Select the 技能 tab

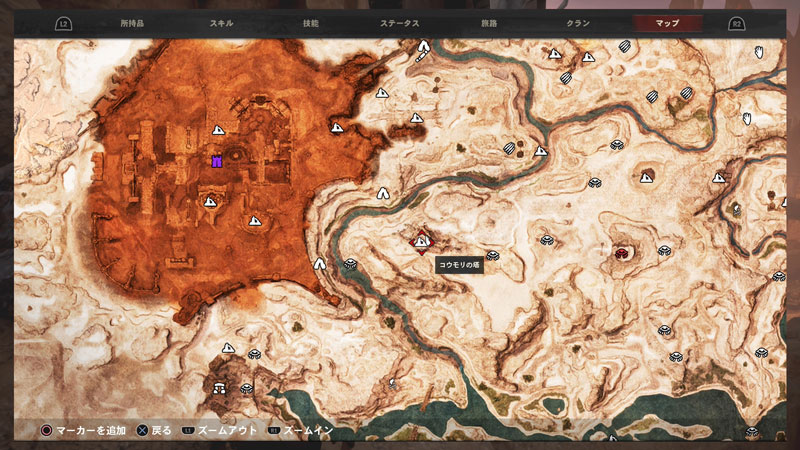pyautogui.click(x=311, y=22)
